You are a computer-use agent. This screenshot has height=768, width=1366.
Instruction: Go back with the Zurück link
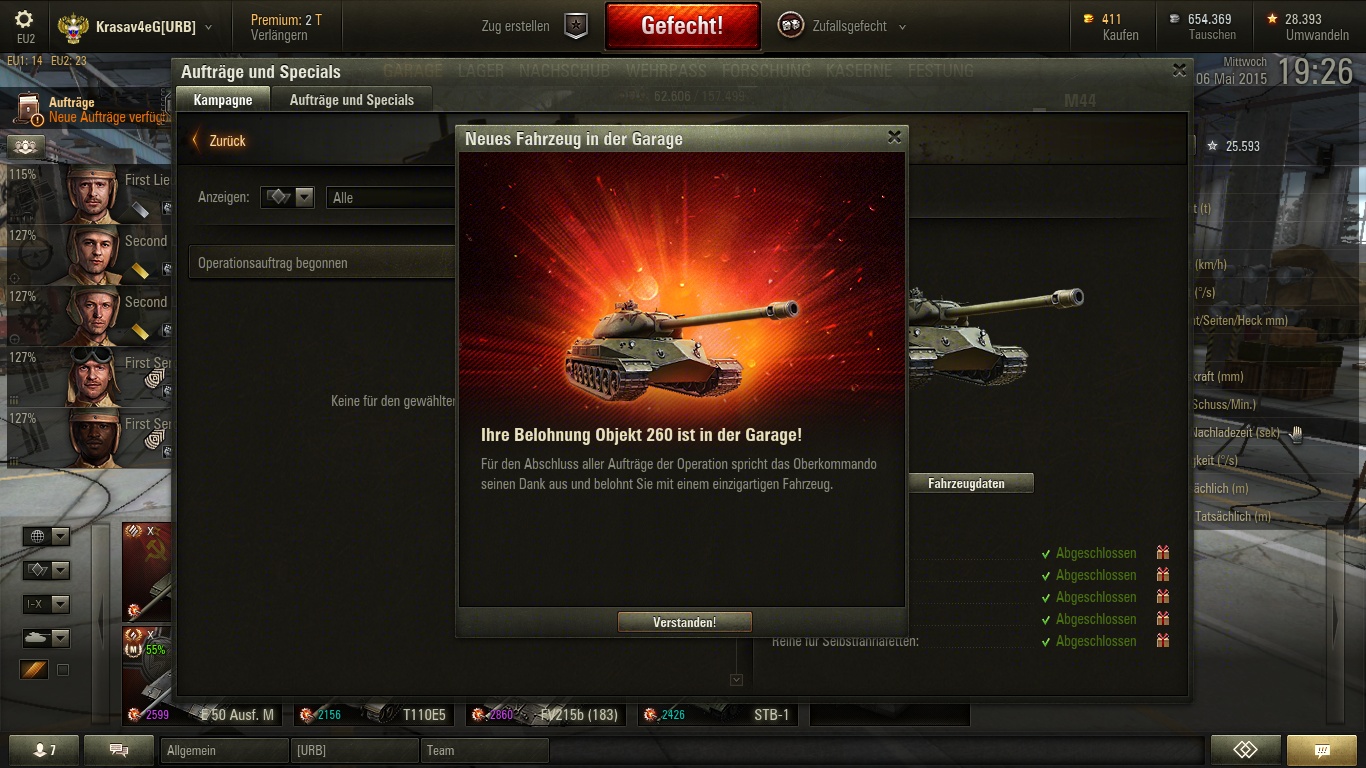220,141
